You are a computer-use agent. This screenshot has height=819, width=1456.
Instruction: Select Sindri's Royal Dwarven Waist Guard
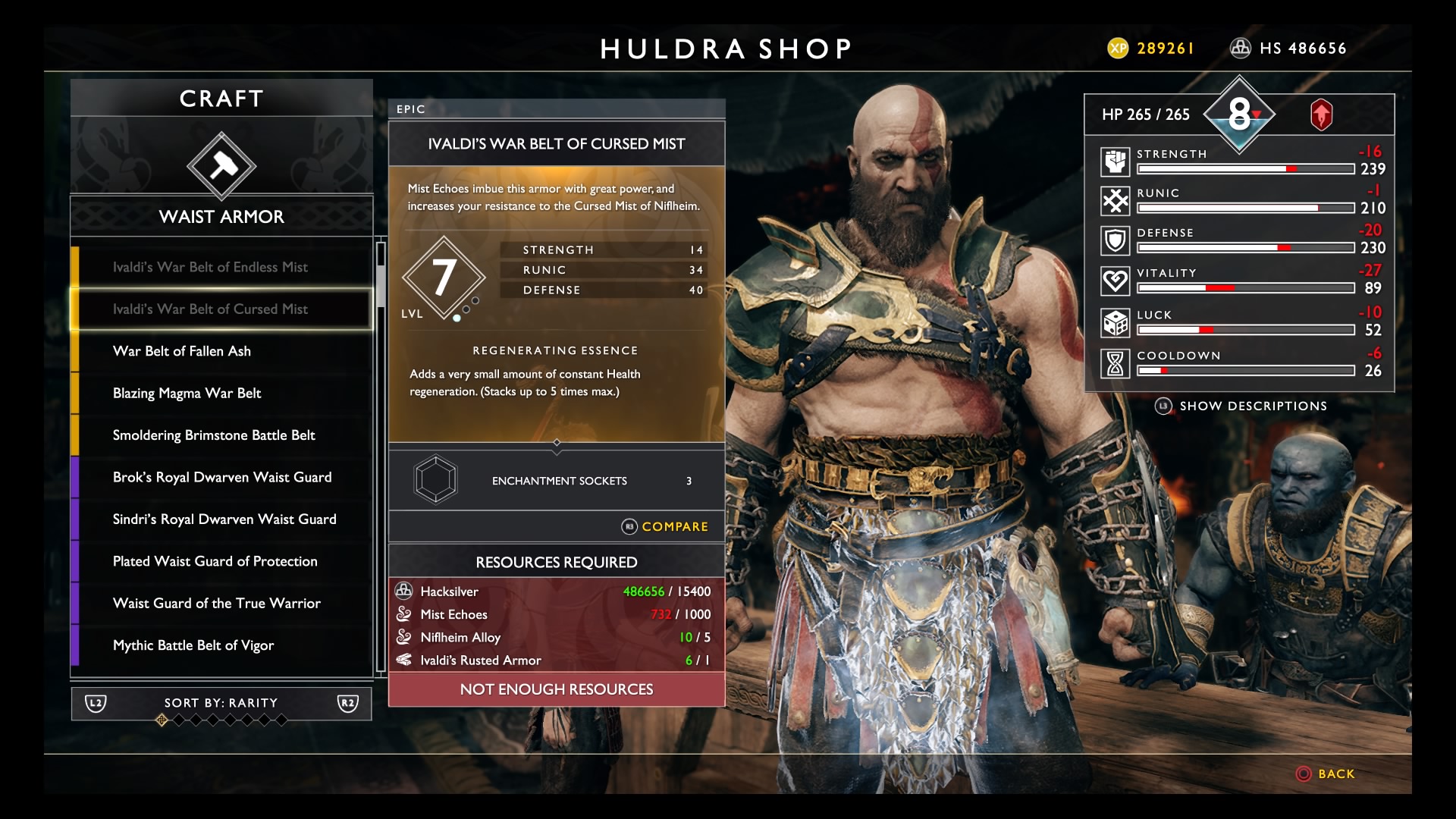224,519
